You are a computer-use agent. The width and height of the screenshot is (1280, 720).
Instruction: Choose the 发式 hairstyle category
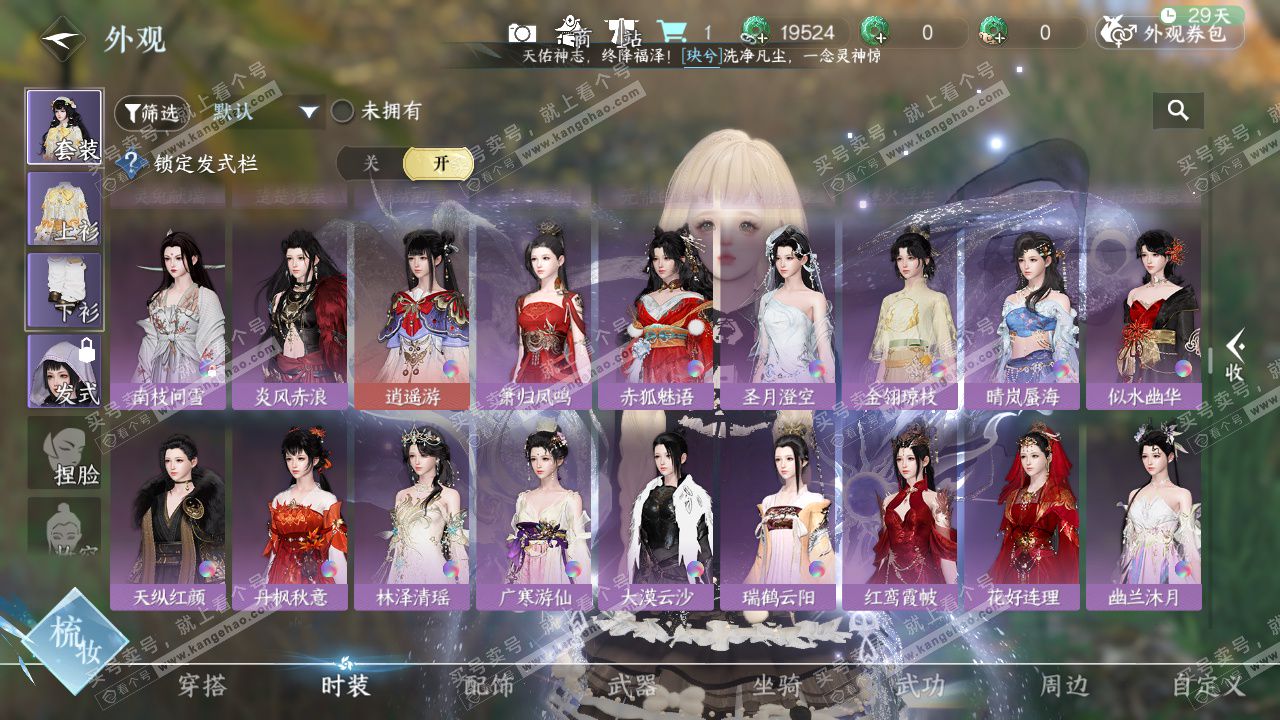coord(64,371)
